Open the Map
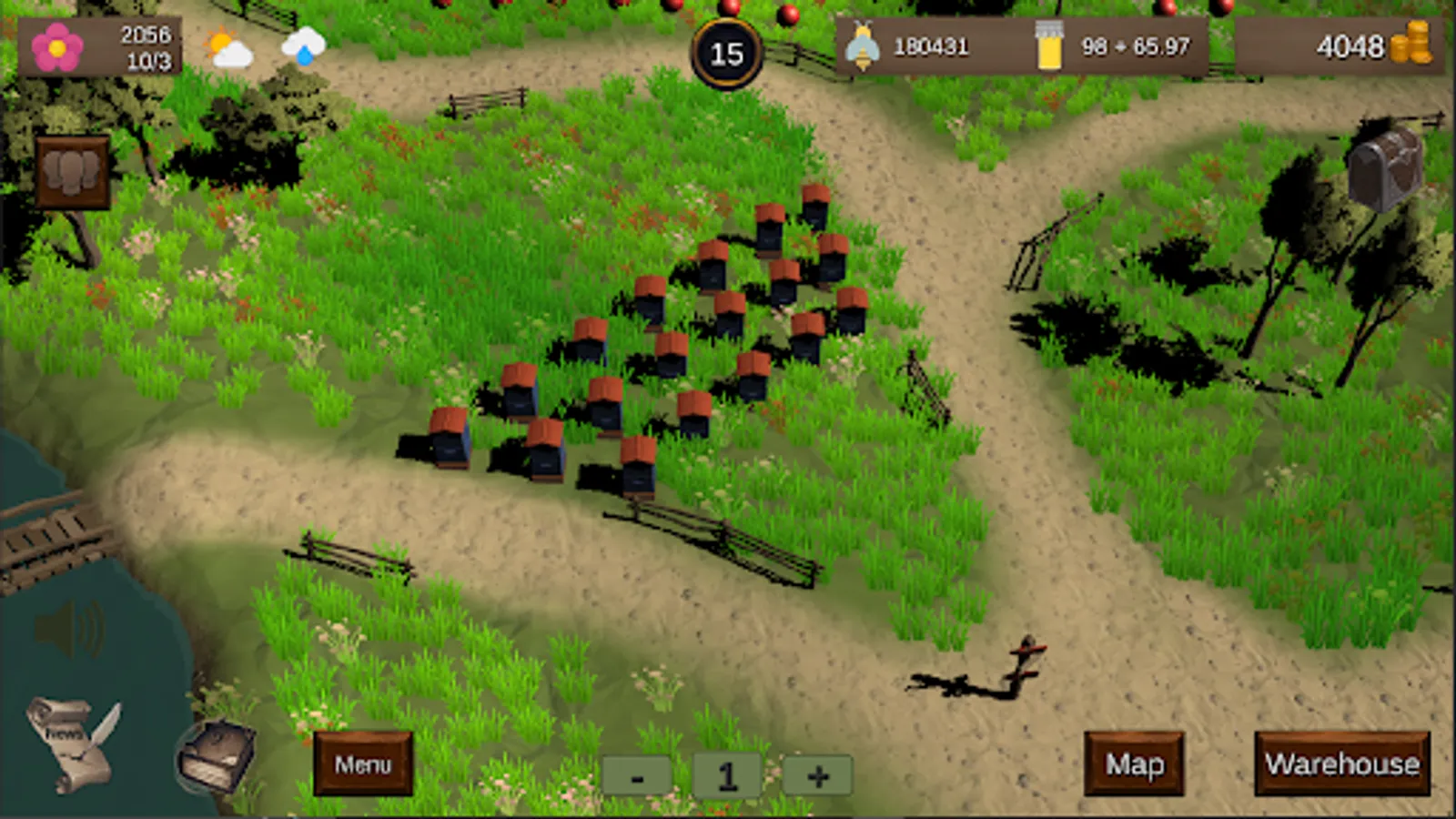 [1134, 763]
